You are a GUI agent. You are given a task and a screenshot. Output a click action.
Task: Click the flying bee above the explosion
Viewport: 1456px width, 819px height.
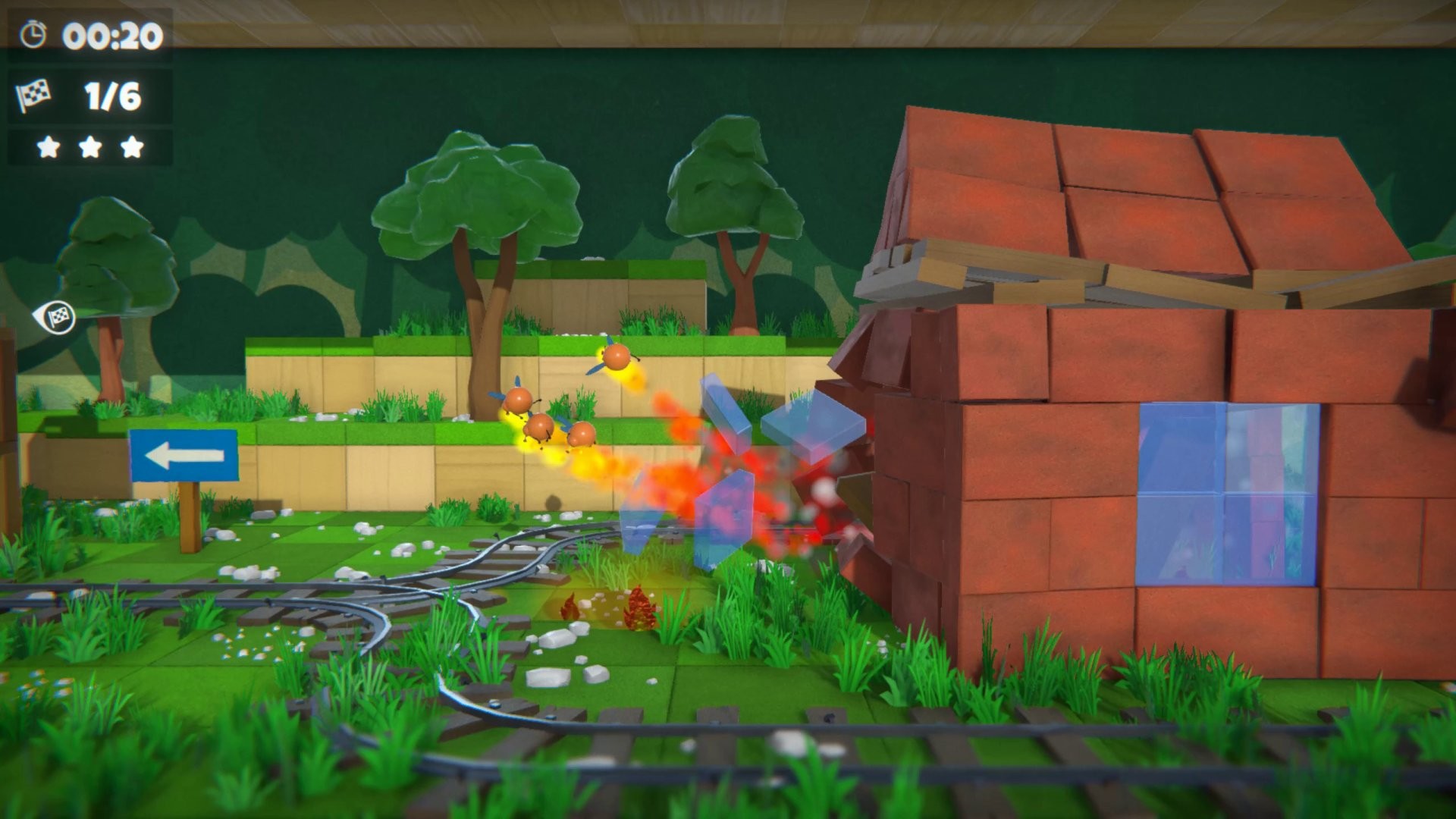point(619,356)
